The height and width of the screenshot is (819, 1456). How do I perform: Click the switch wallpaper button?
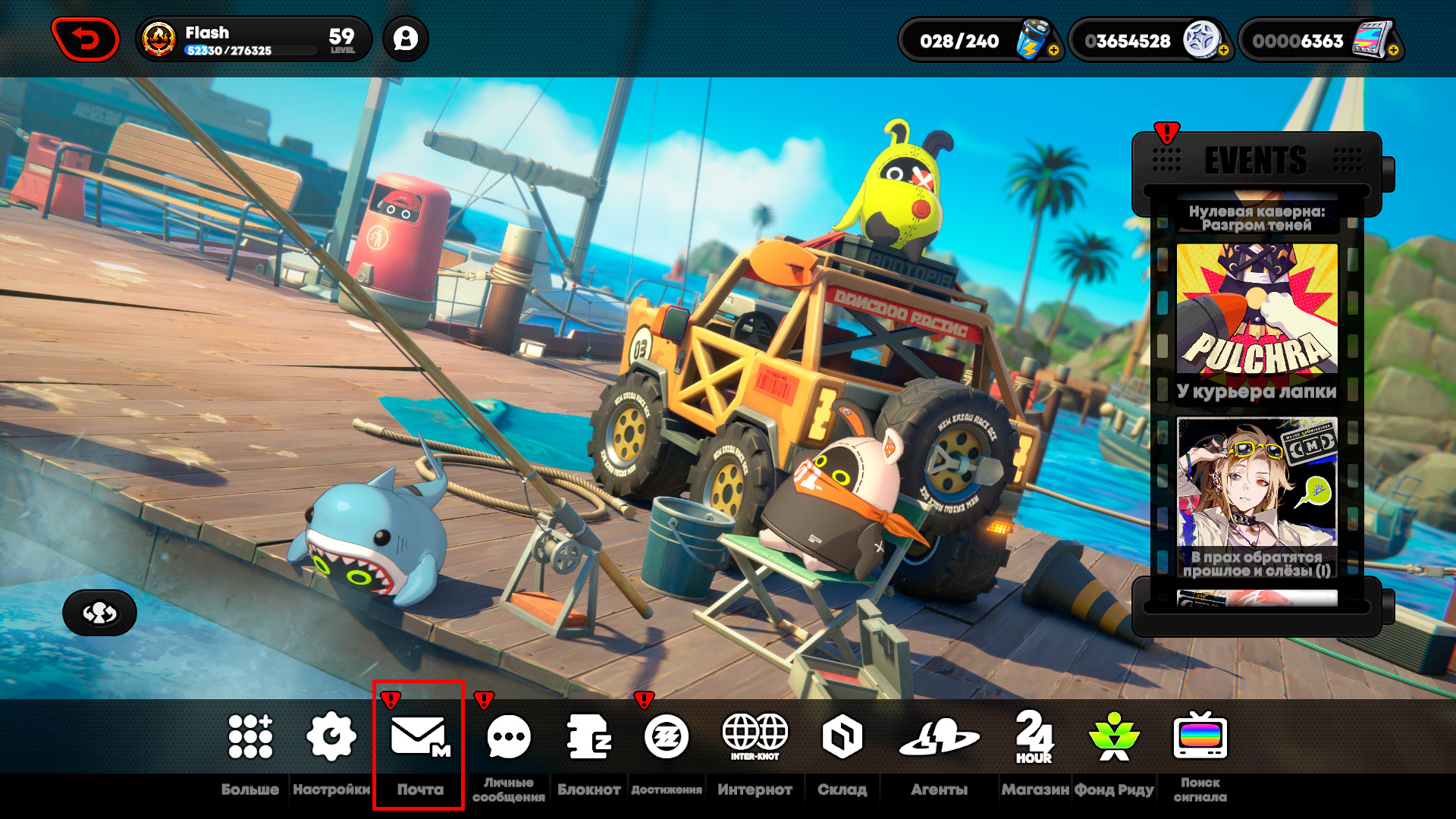tap(99, 613)
